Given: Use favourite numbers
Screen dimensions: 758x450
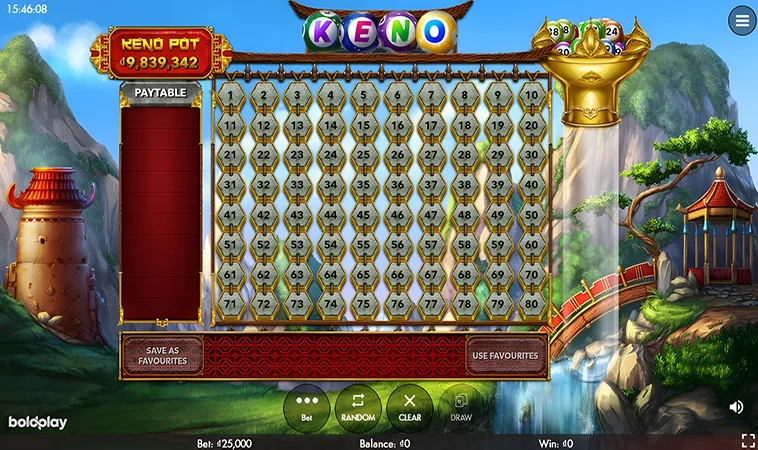Looking at the screenshot, I should [505, 356].
